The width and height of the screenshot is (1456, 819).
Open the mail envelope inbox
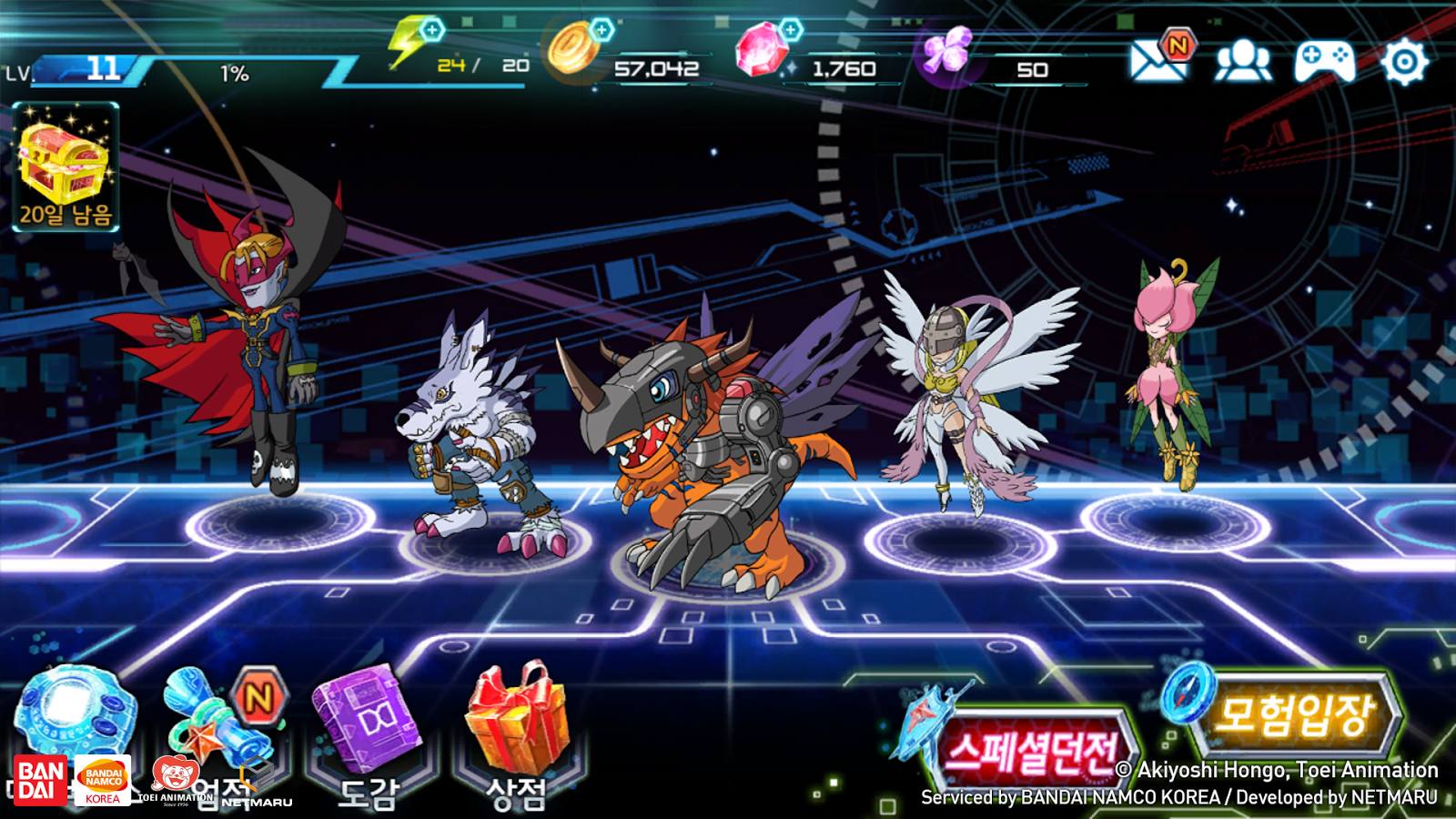(x=1158, y=62)
